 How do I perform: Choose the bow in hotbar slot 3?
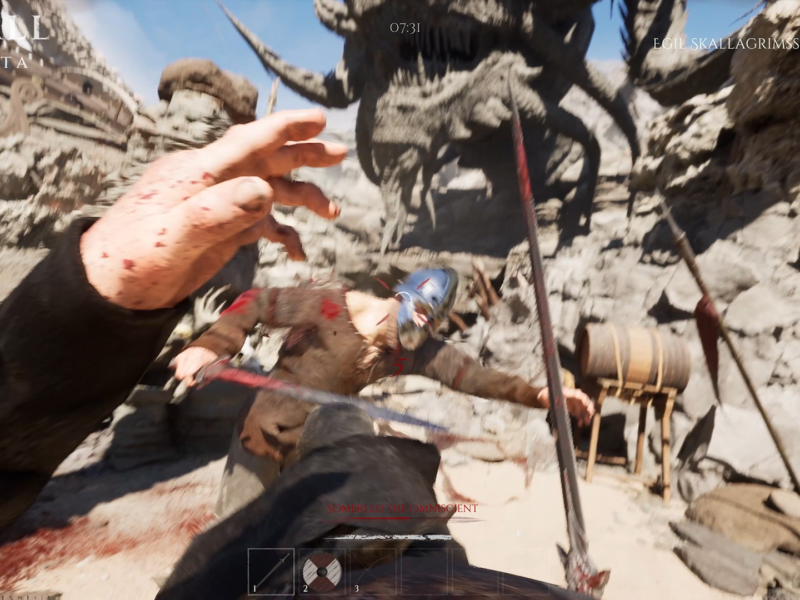click(374, 571)
